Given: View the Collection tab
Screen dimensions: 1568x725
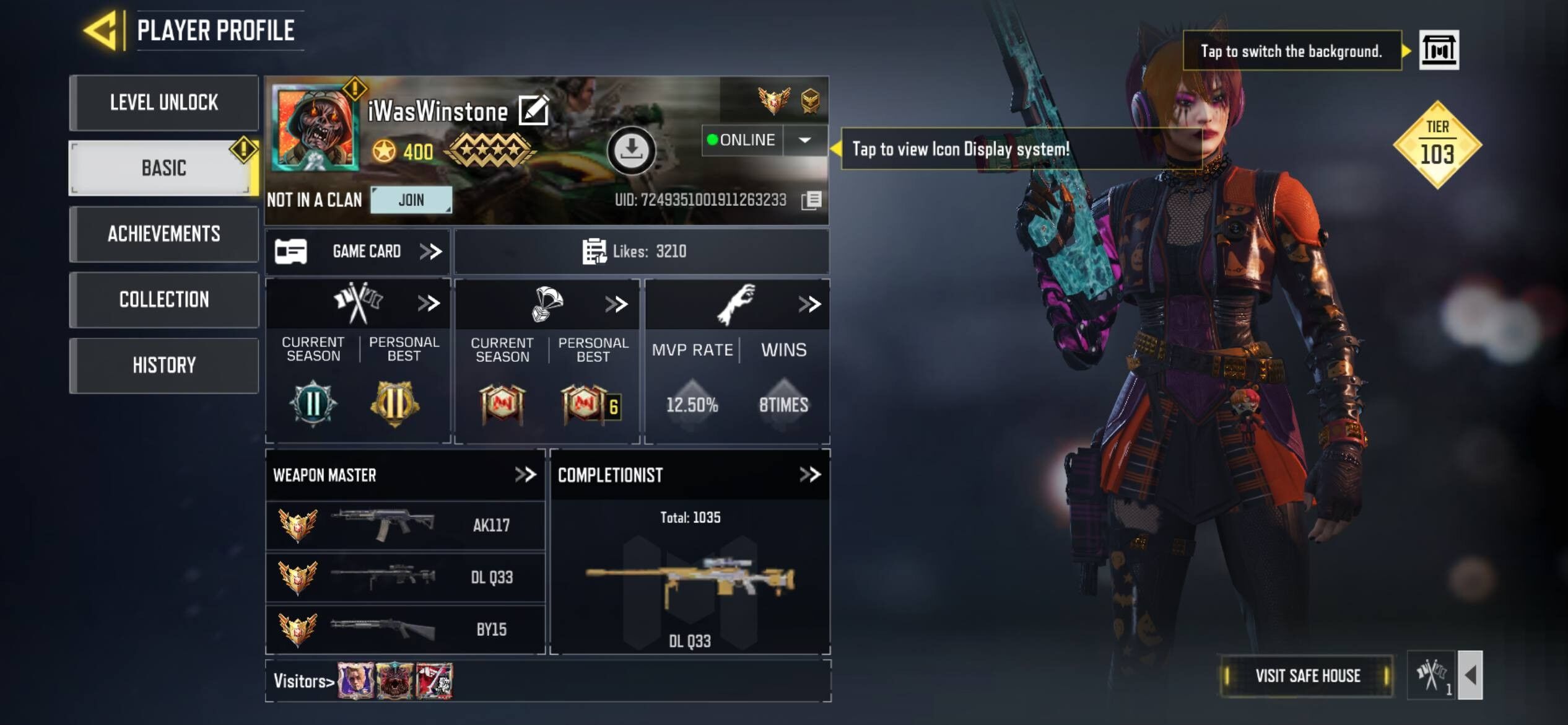Looking at the screenshot, I should point(164,299).
